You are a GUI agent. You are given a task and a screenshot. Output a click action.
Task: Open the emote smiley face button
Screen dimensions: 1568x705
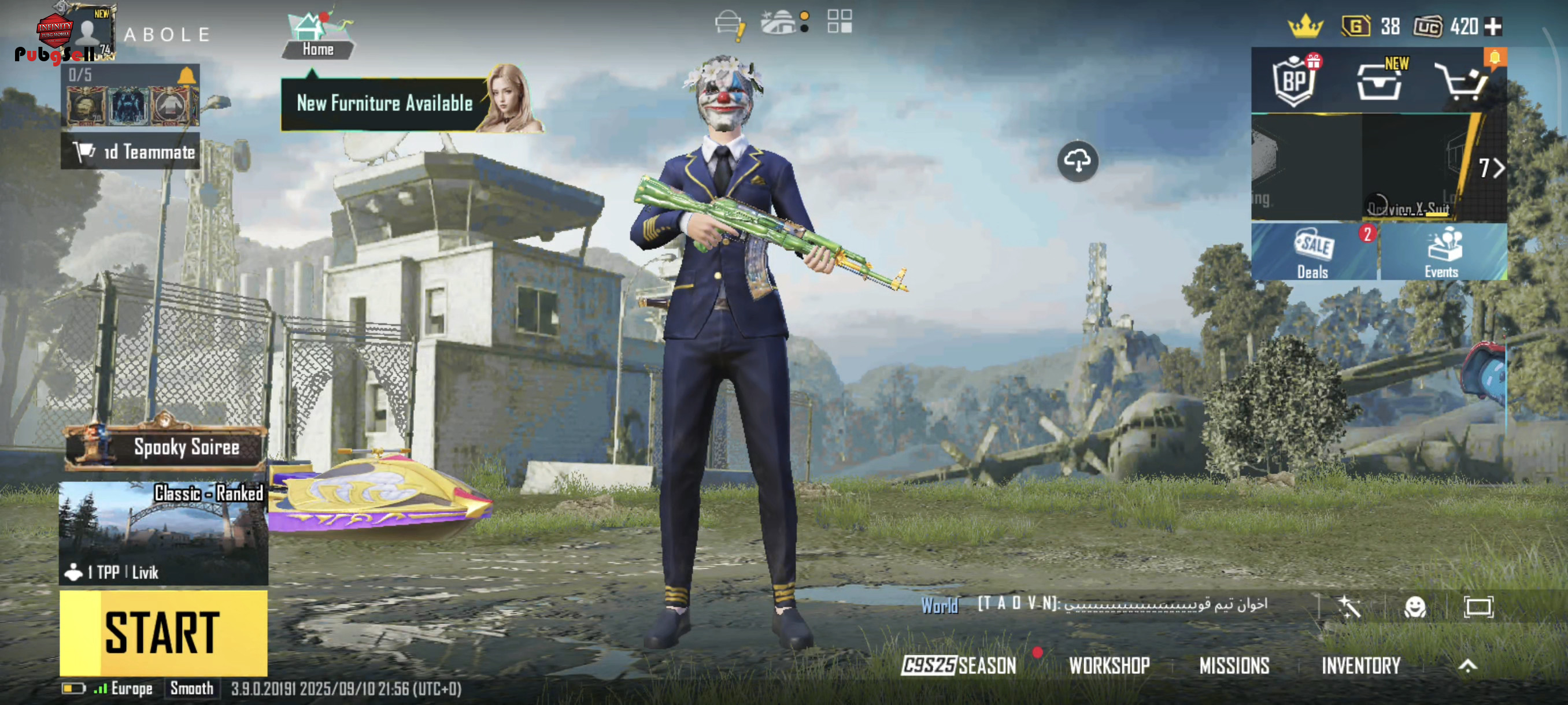[1415, 606]
